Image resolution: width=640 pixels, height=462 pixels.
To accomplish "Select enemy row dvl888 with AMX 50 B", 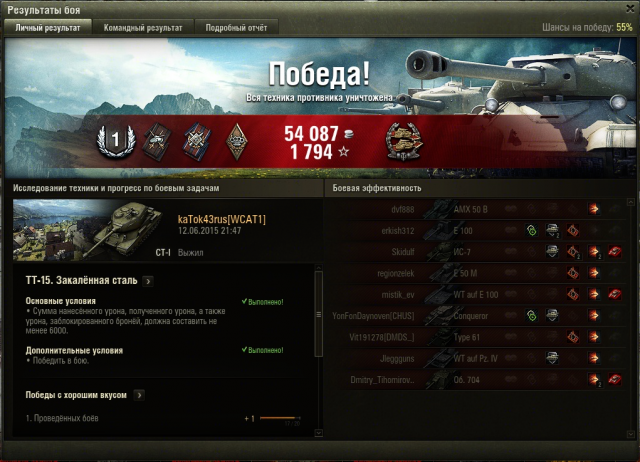I will [x=480, y=210].
